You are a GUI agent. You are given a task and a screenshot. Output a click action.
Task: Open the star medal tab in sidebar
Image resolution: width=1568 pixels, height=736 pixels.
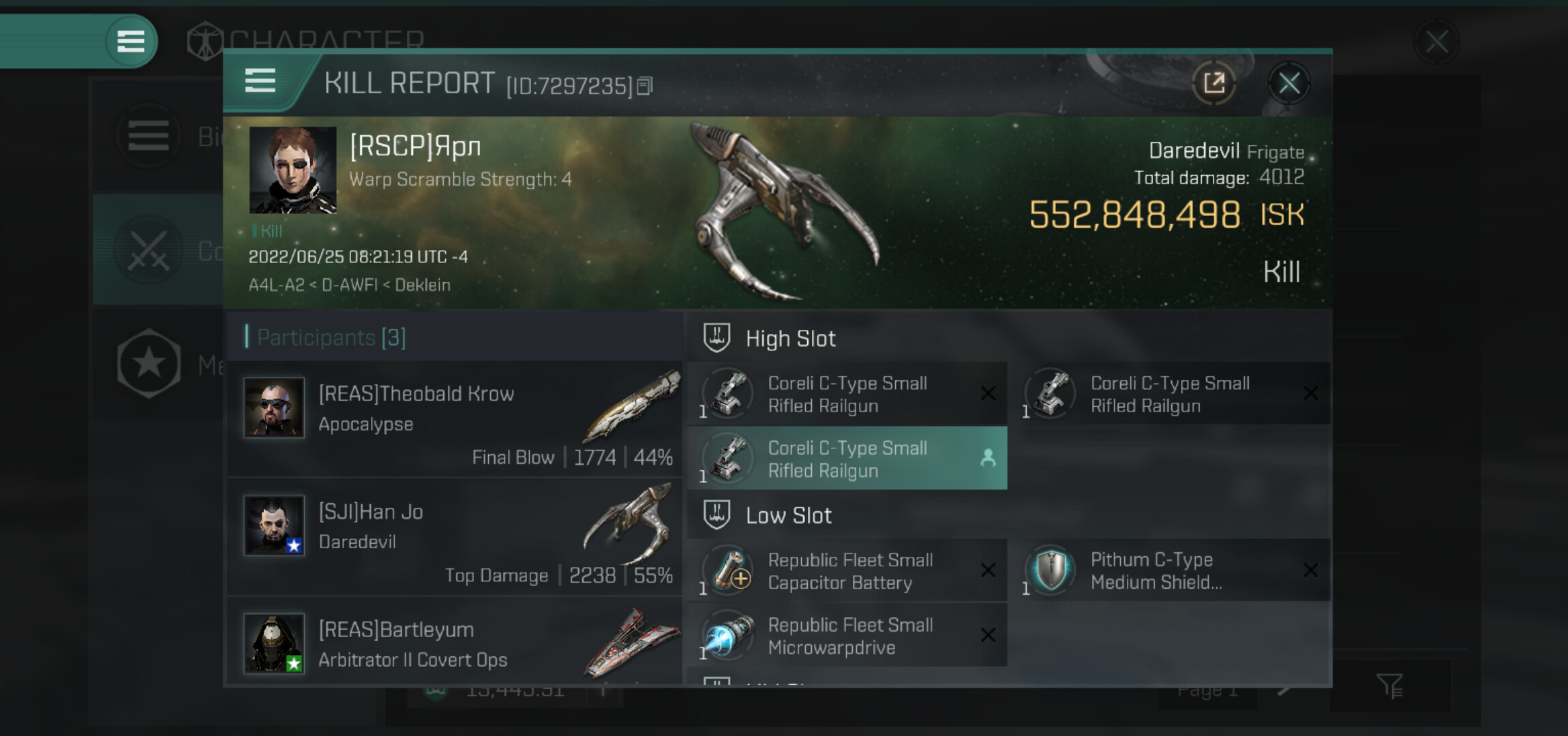pyautogui.click(x=149, y=363)
